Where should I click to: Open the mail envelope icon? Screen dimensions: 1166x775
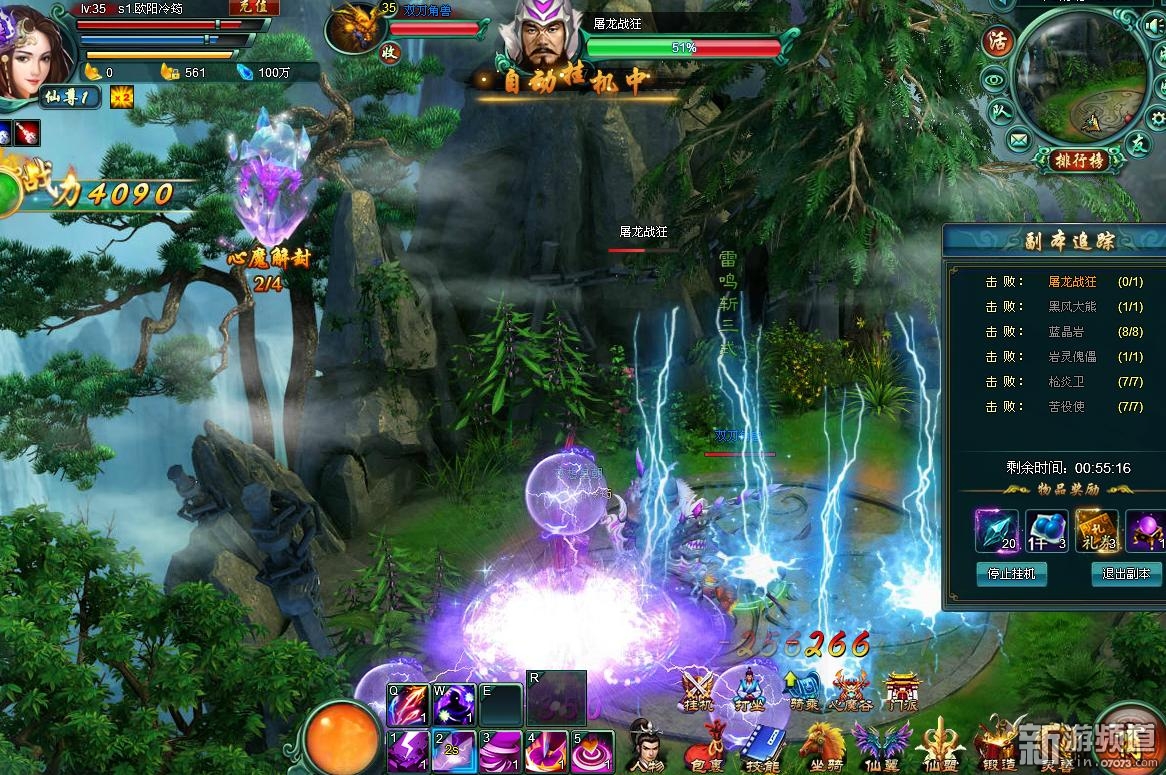tap(1018, 139)
